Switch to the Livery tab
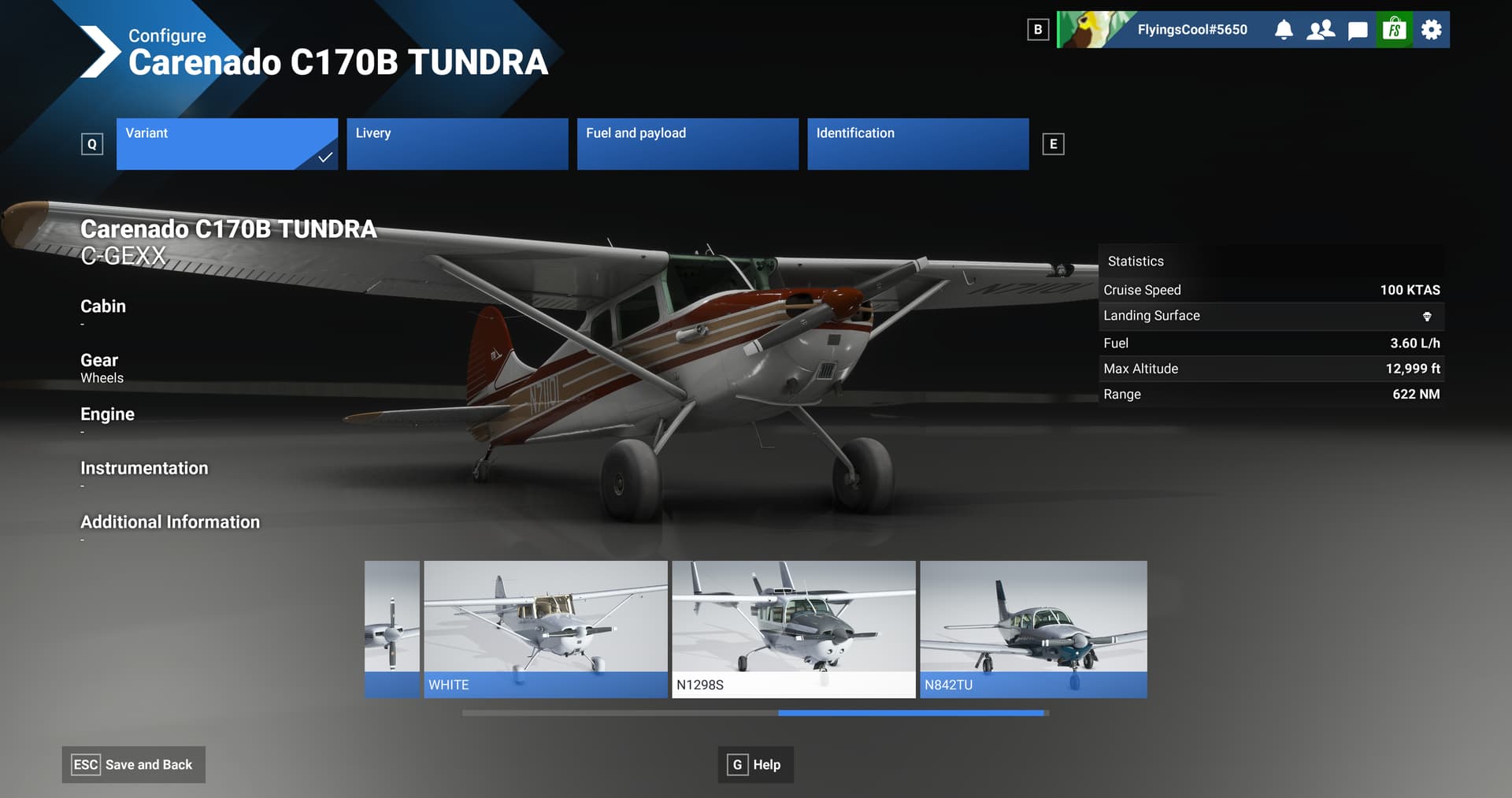1512x798 pixels. tap(457, 144)
